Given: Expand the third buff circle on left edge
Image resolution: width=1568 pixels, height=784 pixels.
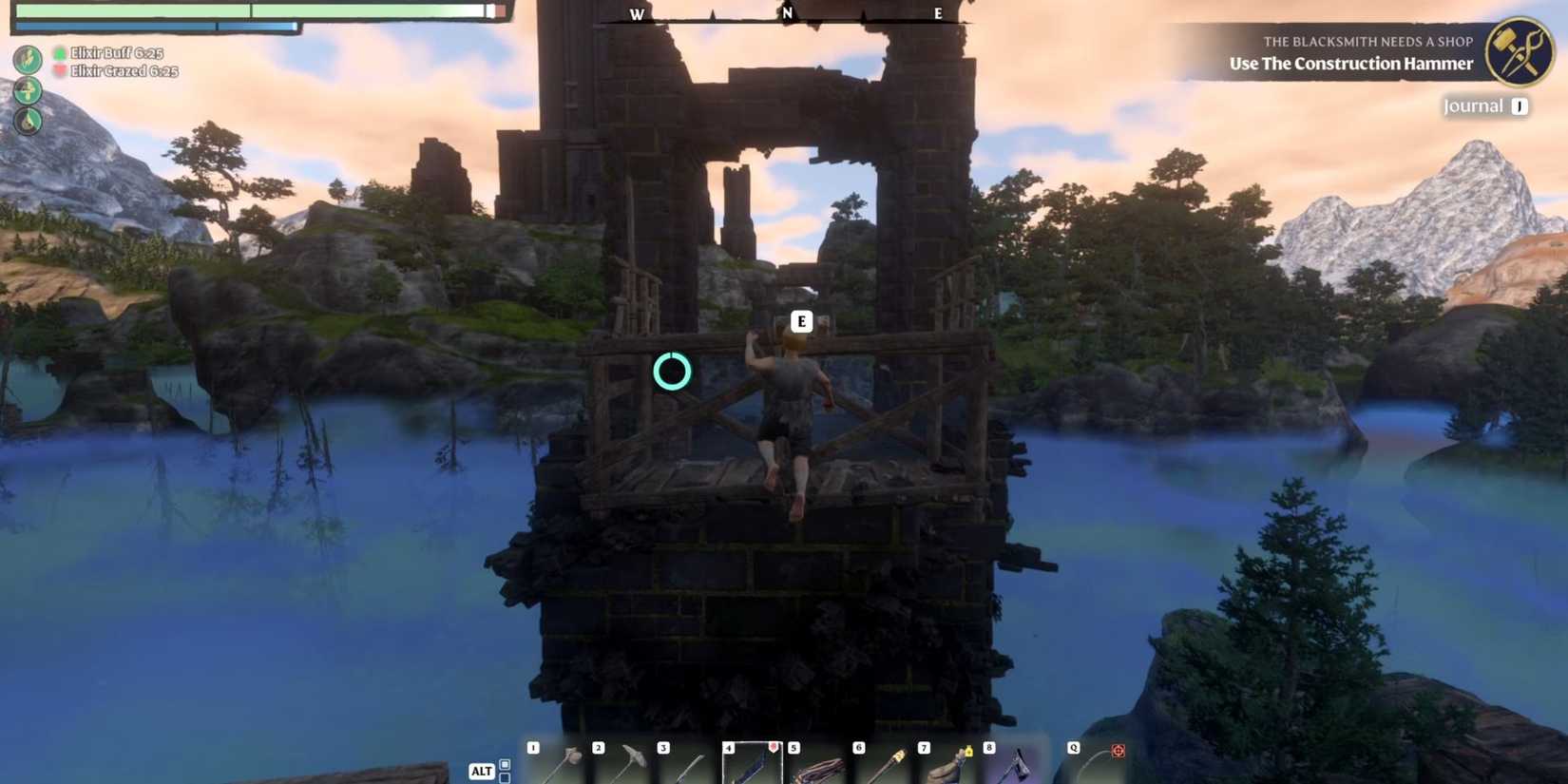Looking at the screenshot, I should [x=28, y=123].
